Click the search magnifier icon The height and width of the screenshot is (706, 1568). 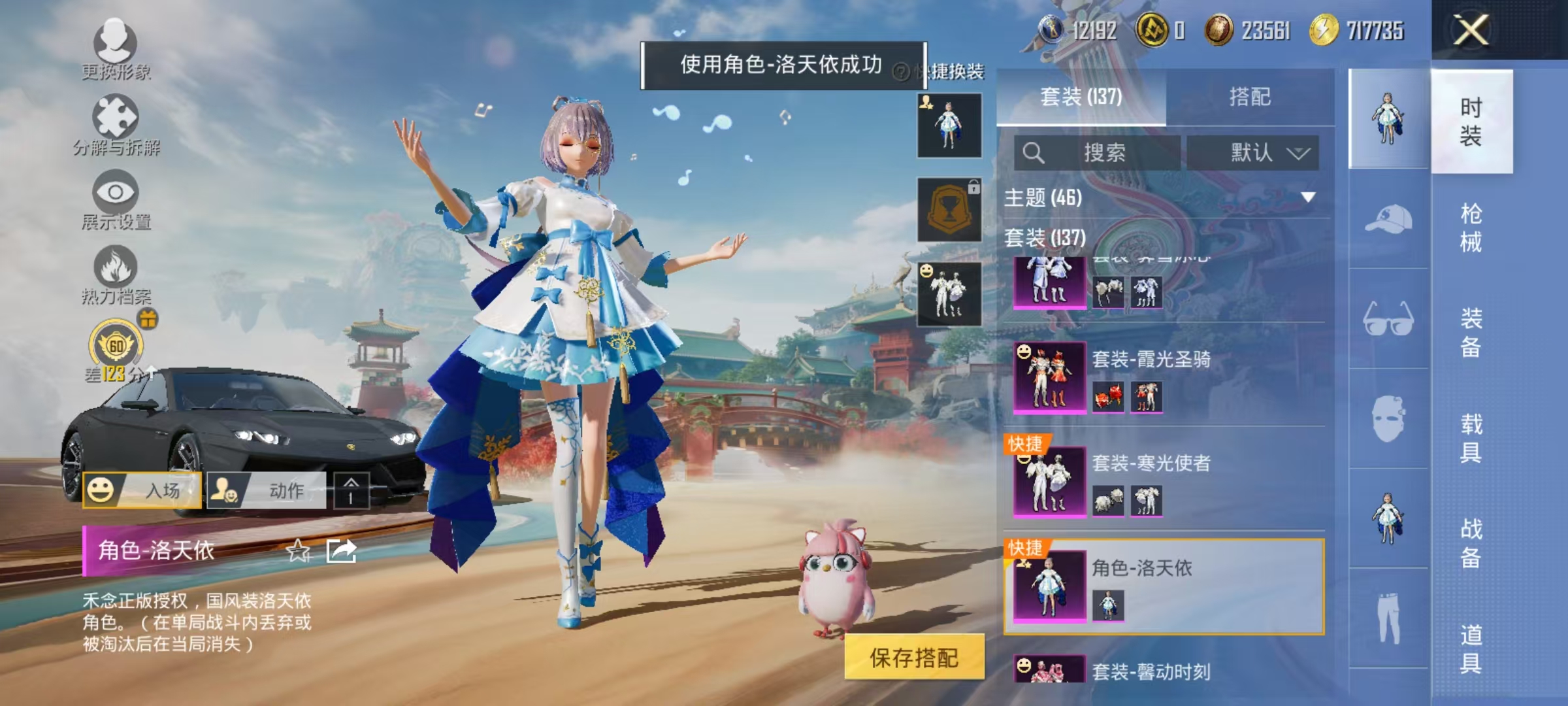tap(1034, 151)
